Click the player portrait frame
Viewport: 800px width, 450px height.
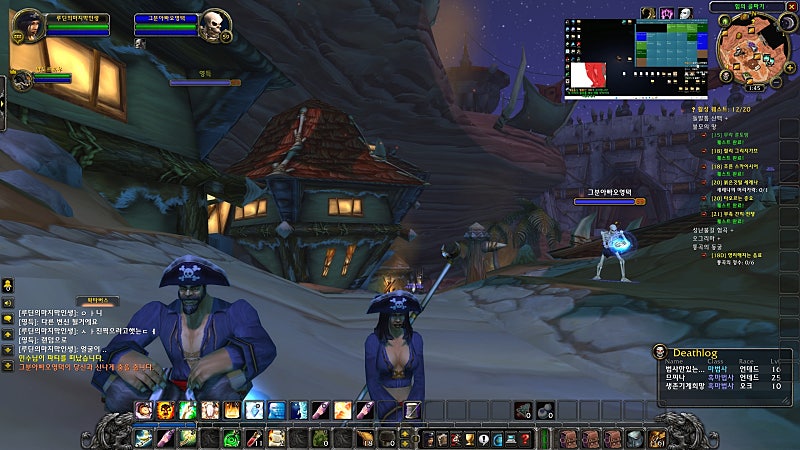28,26
